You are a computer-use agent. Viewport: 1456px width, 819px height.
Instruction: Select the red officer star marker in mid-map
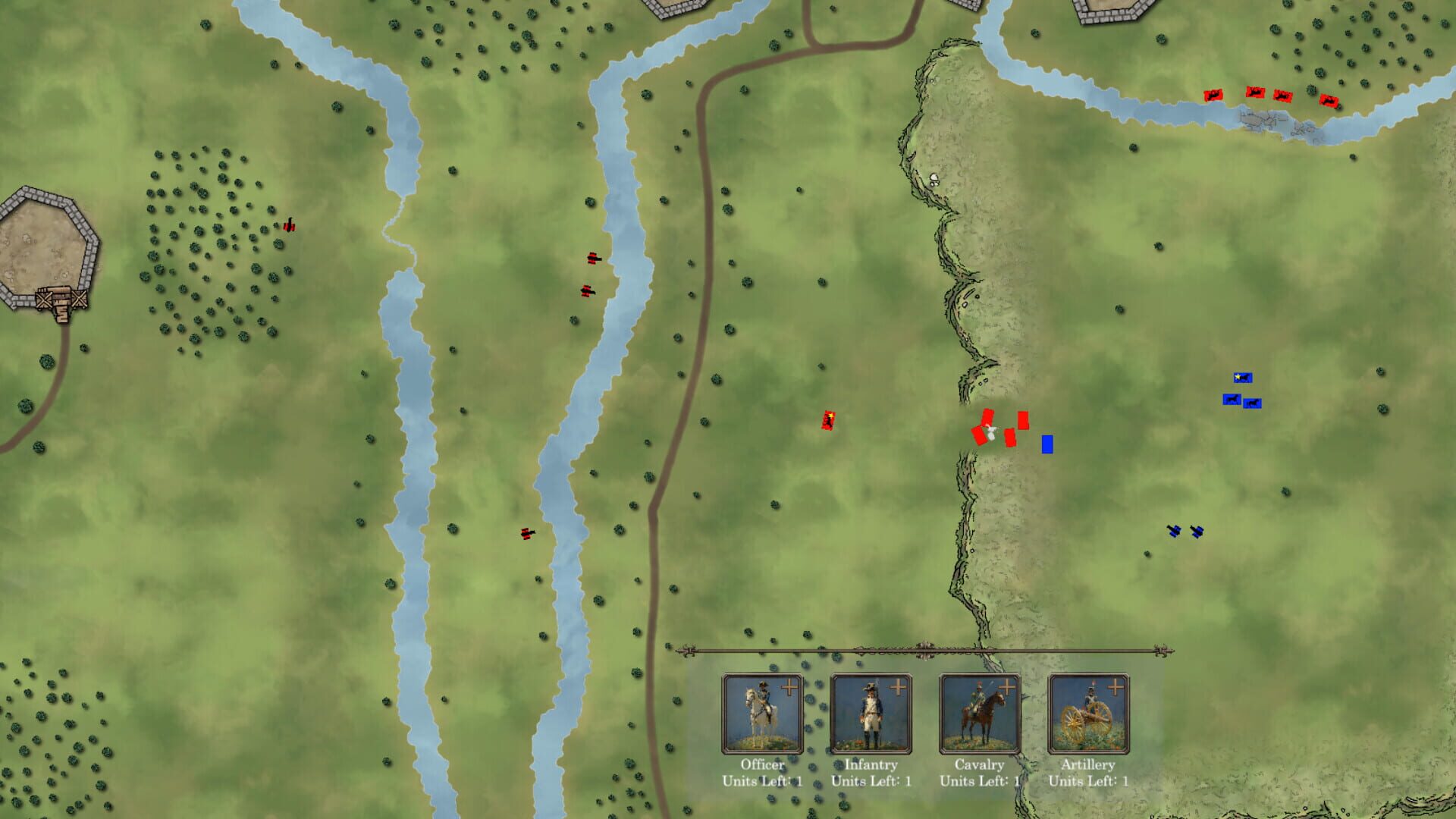pyautogui.click(x=827, y=421)
